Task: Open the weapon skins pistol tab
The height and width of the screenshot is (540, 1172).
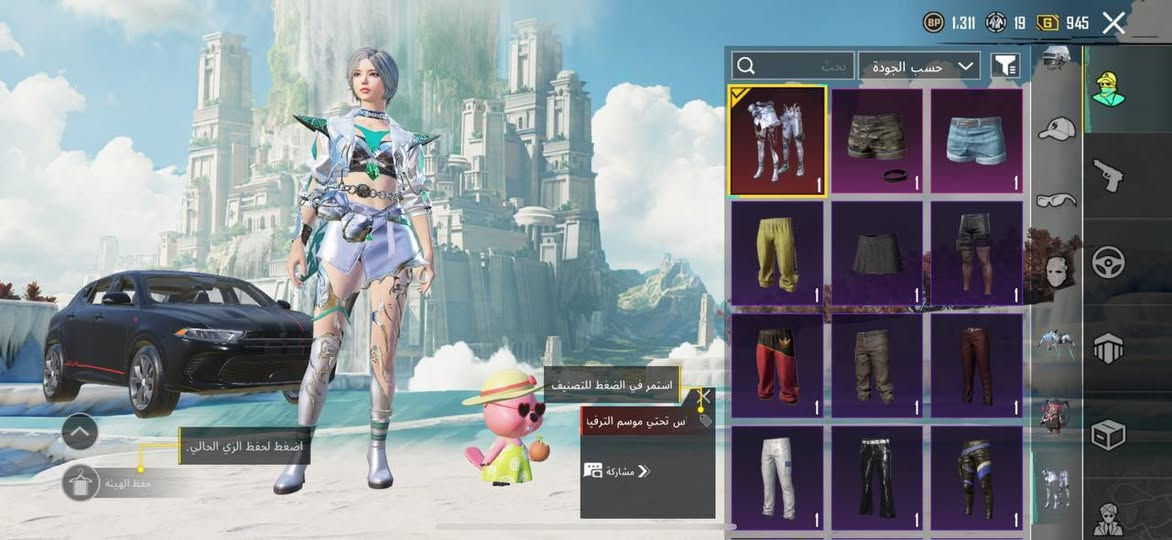Action: point(1108,175)
